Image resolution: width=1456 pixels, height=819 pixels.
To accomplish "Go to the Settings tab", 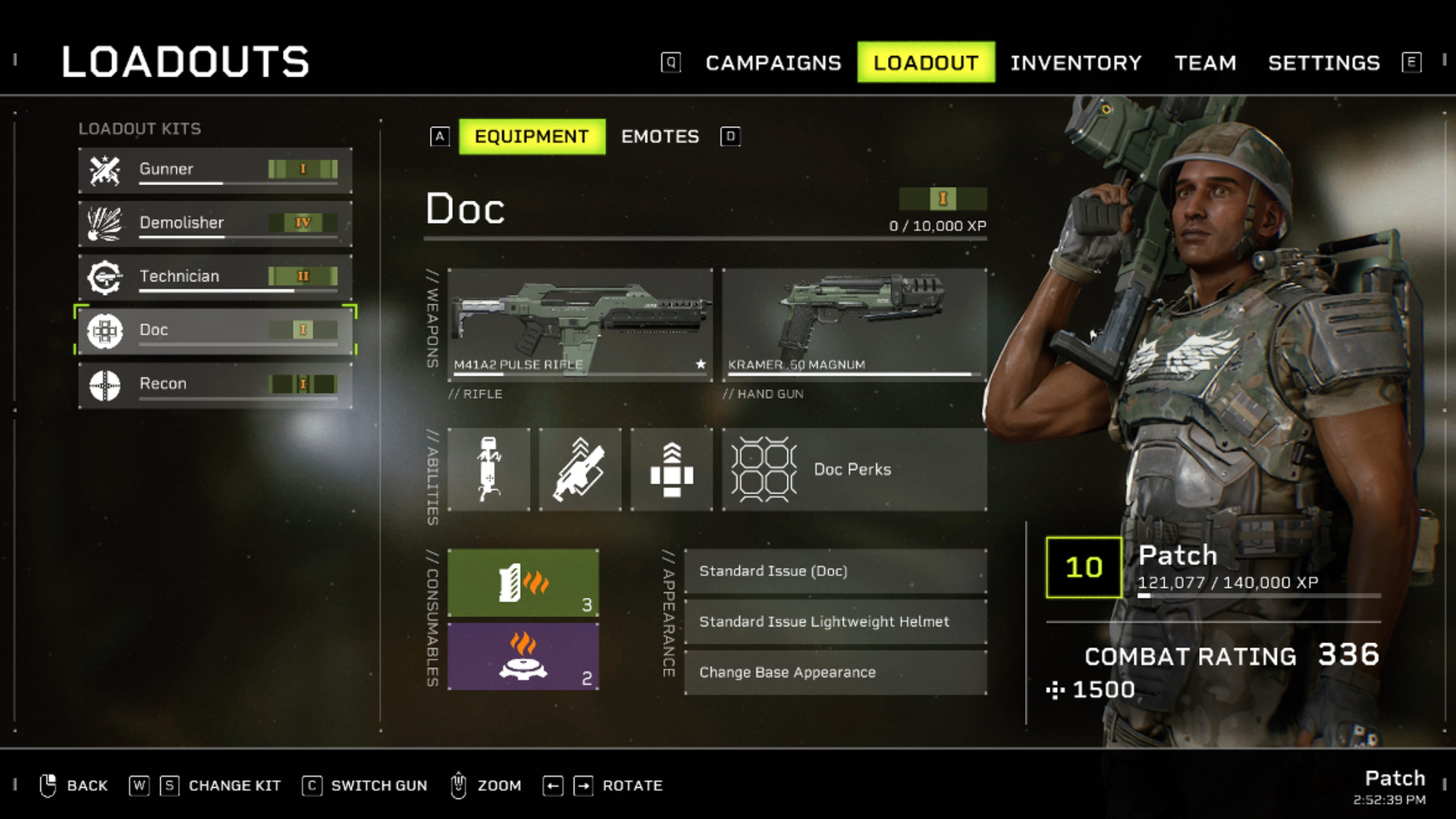I will pos(1323,63).
